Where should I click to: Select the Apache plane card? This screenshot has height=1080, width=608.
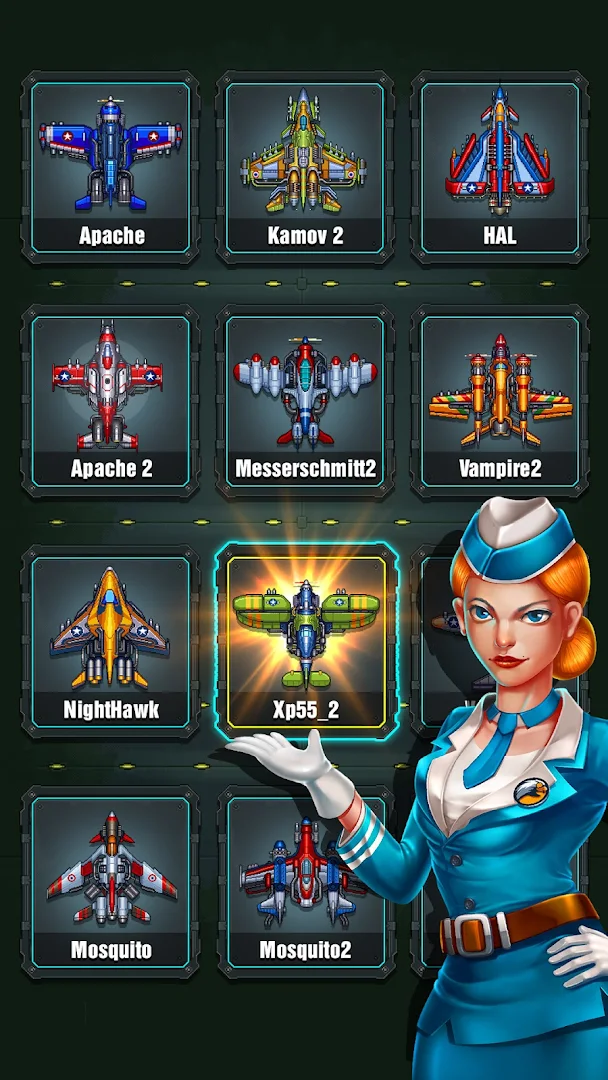point(111,167)
